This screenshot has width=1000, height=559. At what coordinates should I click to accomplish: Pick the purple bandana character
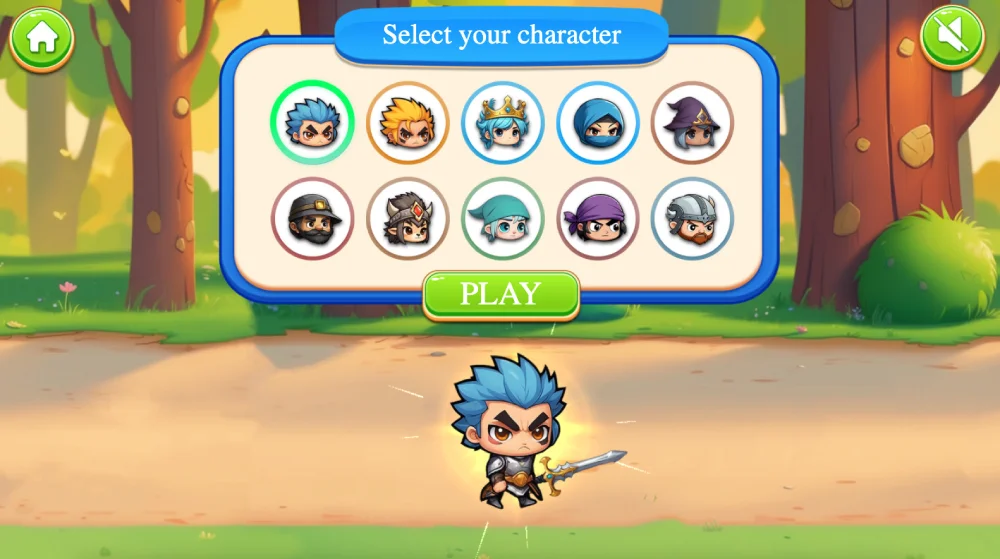click(x=597, y=218)
